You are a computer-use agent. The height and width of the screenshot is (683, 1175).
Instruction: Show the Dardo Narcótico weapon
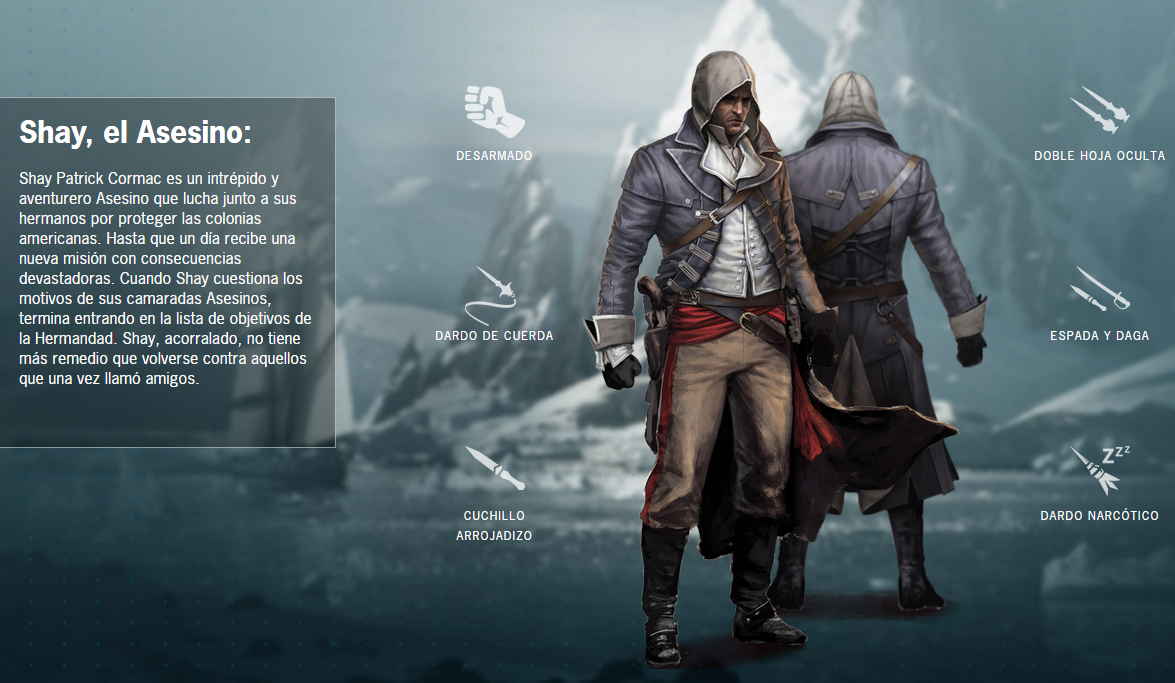tap(1099, 471)
